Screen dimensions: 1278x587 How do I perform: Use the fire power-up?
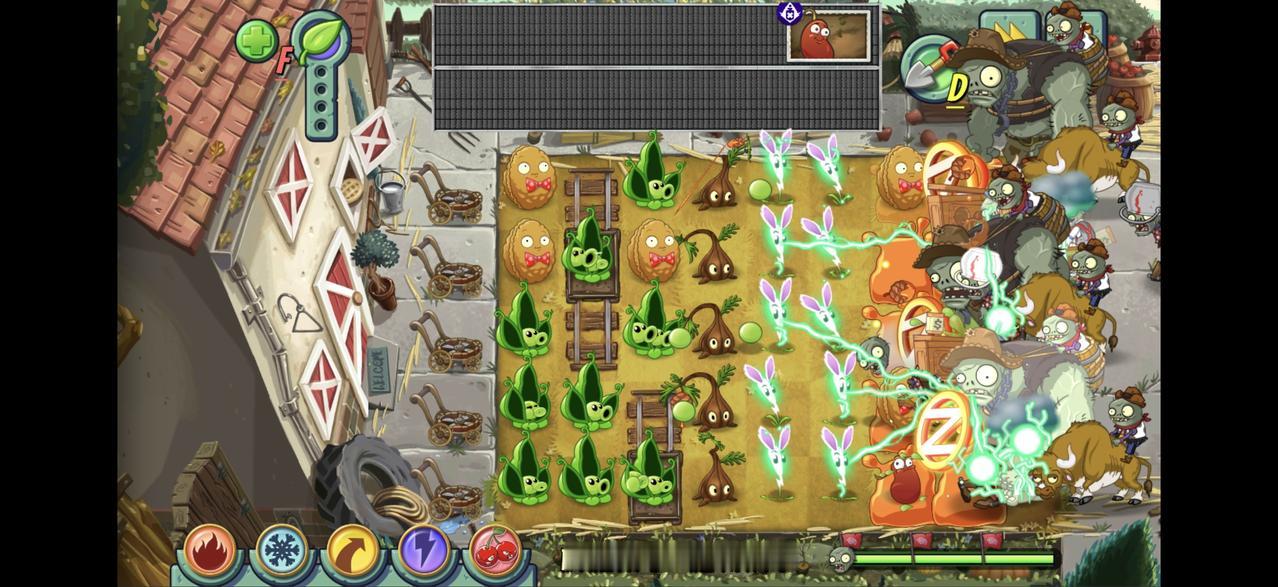pos(211,550)
